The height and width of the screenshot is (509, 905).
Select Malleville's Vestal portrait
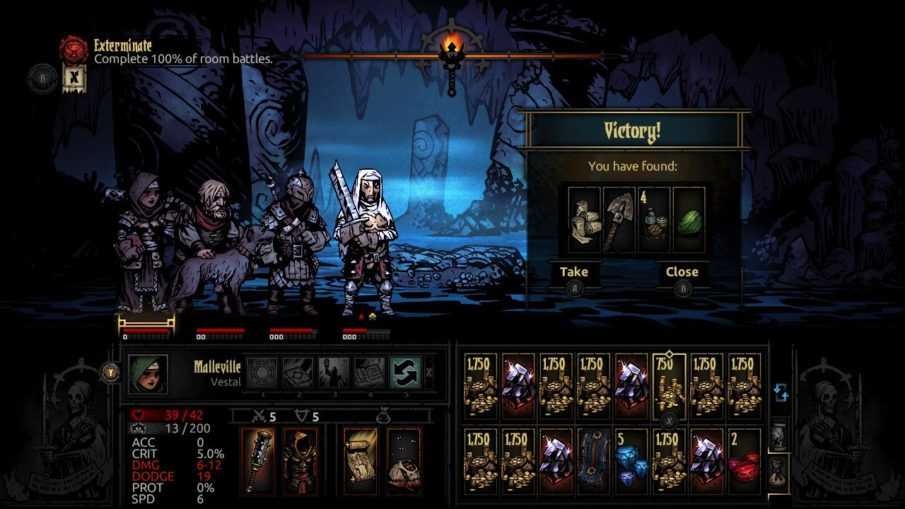pyautogui.click(x=147, y=373)
